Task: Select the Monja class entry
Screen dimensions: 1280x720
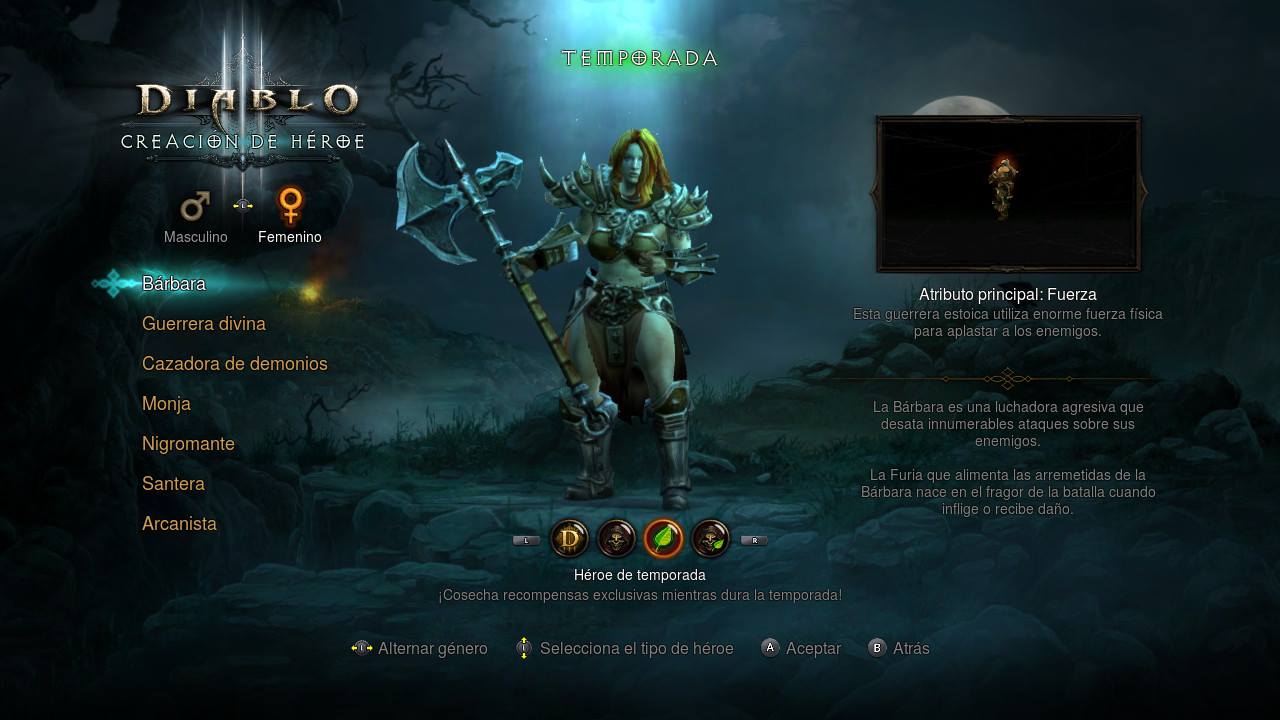Action: point(166,404)
